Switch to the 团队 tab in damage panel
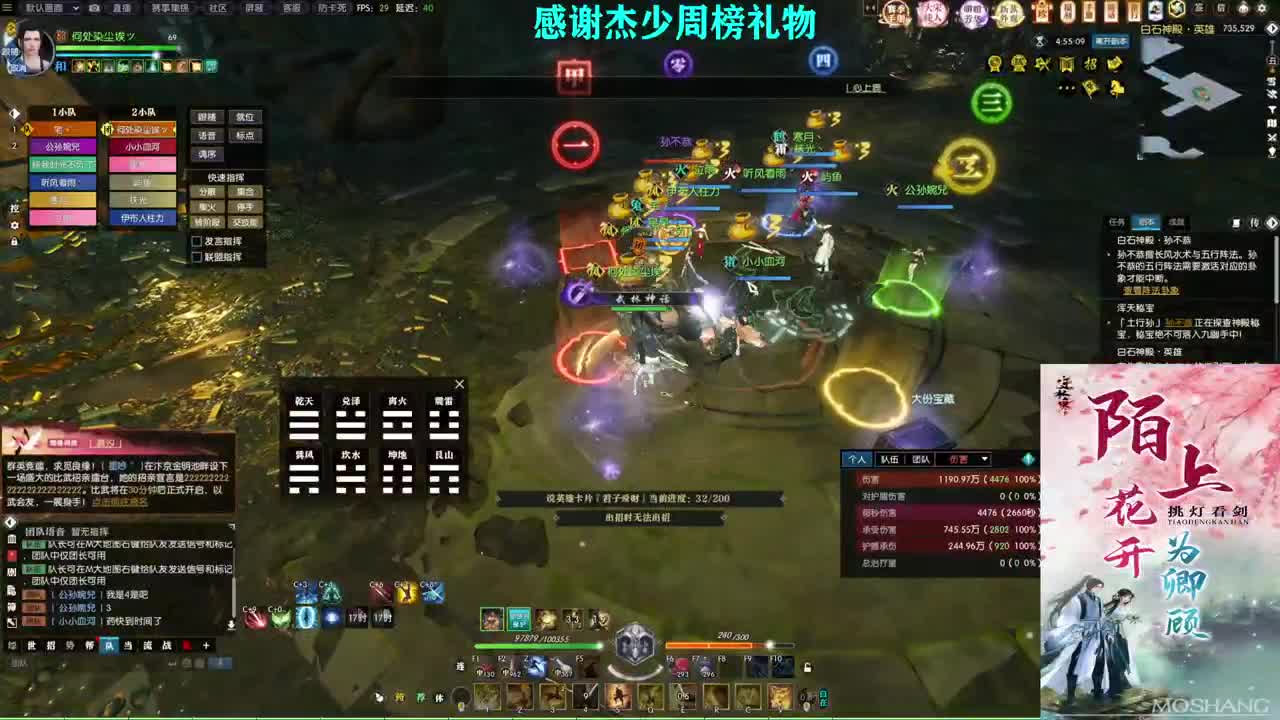This screenshot has height=720, width=1280. [922, 459]
